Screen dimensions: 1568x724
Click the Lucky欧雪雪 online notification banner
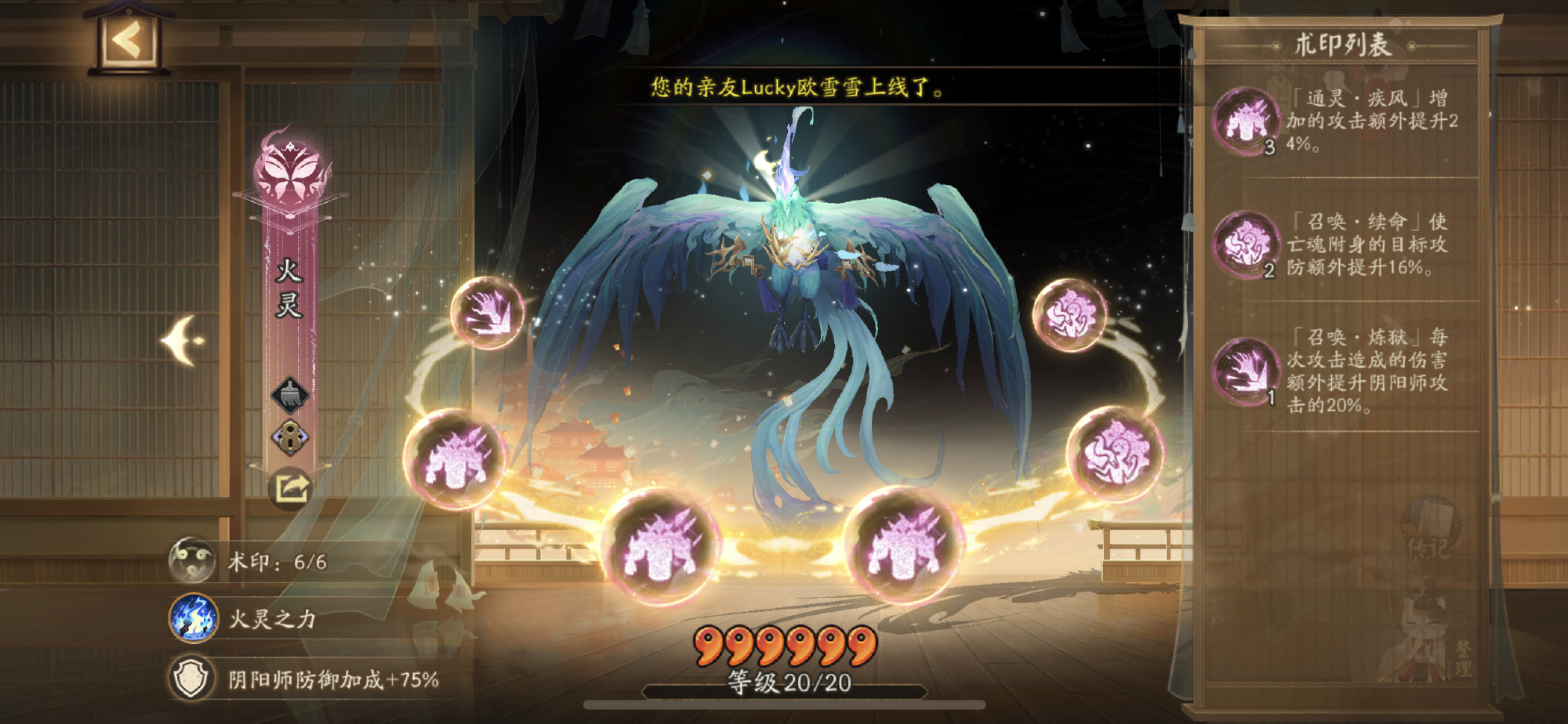(797, 86)
